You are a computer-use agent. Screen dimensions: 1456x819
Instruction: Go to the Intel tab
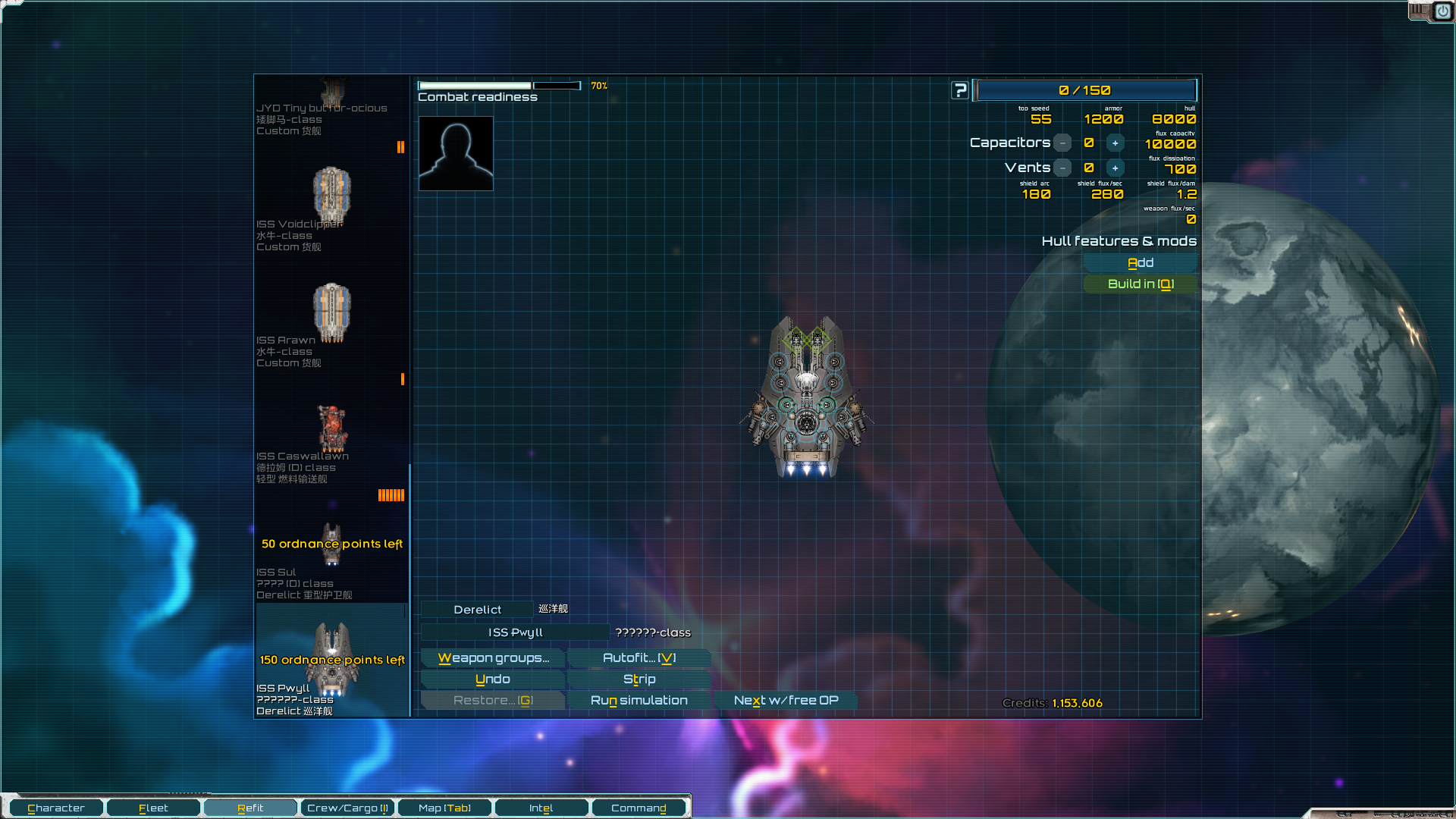click(541, 808)
